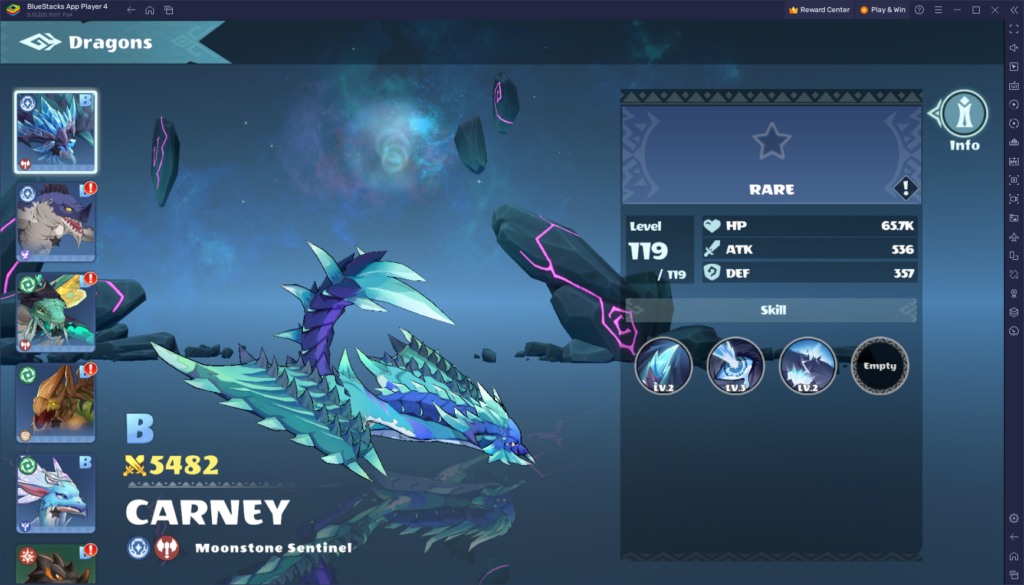Open the BlueStacks Reward Center
This screenshot has height=585, width=1024.
tap(819, 10)
